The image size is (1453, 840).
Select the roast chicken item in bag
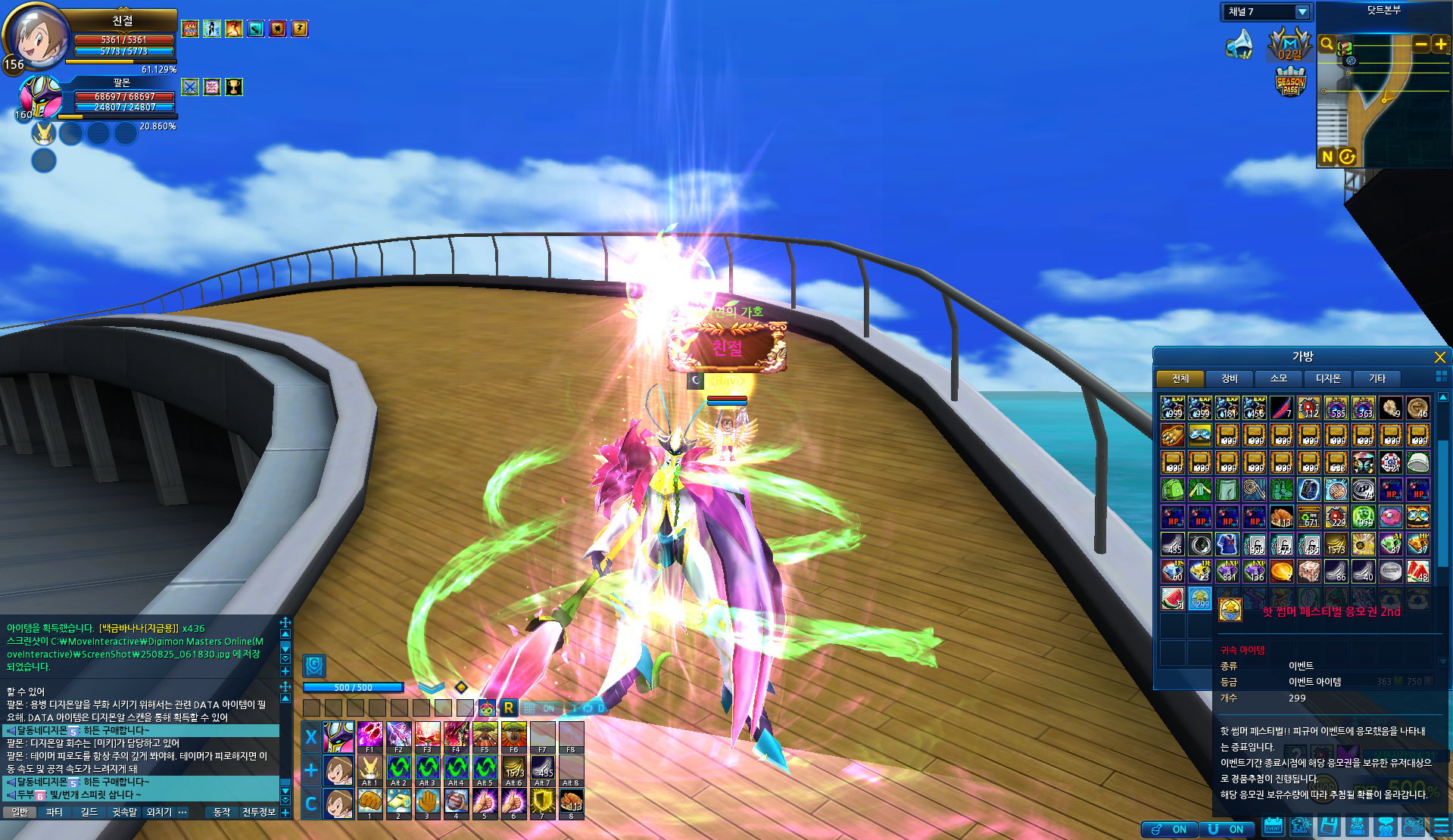[1281, 517]
